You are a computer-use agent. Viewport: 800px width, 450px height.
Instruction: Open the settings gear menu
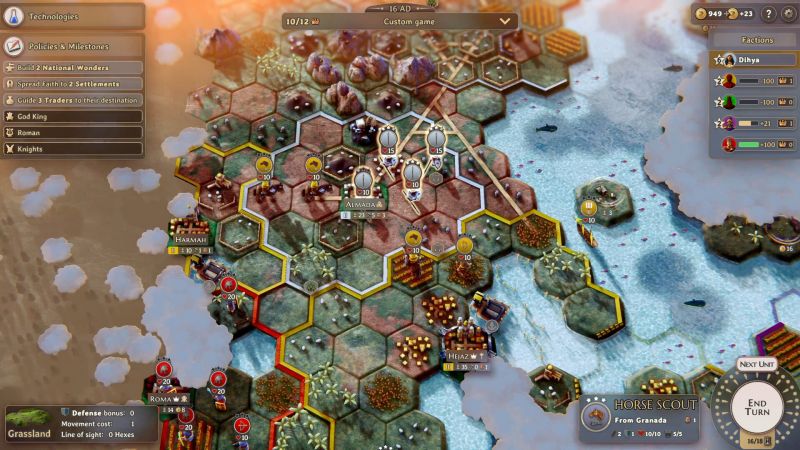[x=788, y=14]
